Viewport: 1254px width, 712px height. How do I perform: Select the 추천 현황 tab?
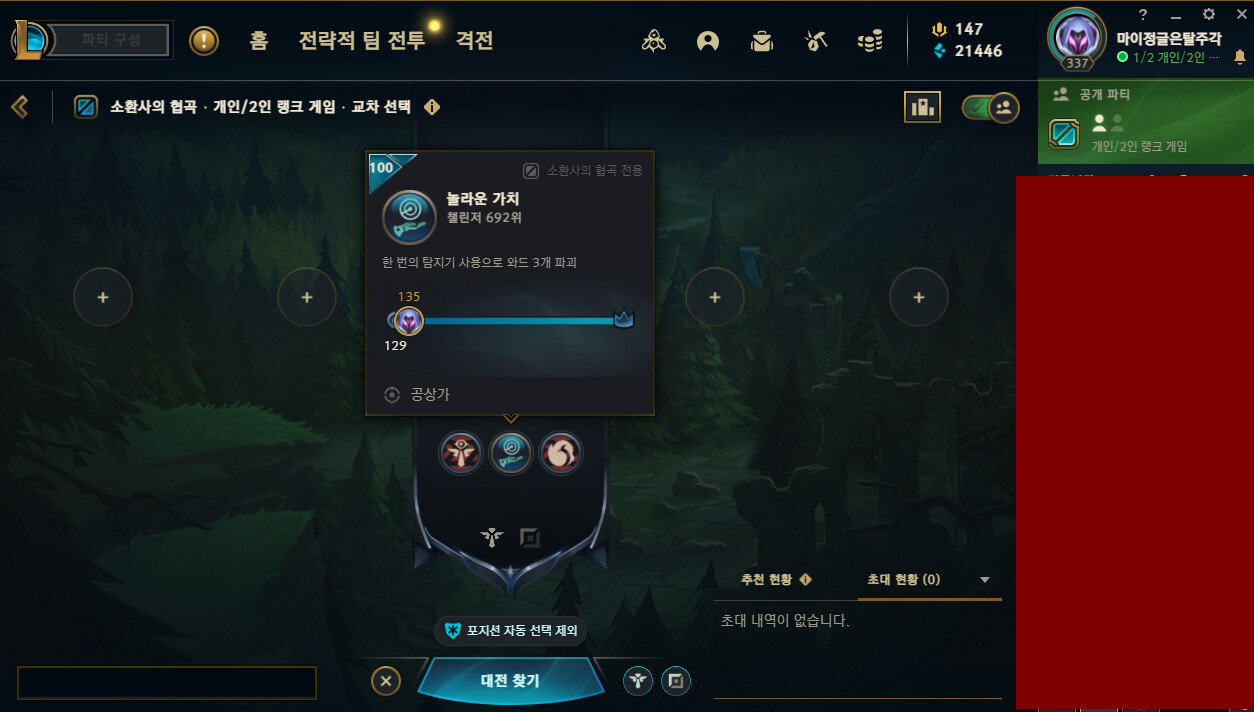(x=775, y=580)
